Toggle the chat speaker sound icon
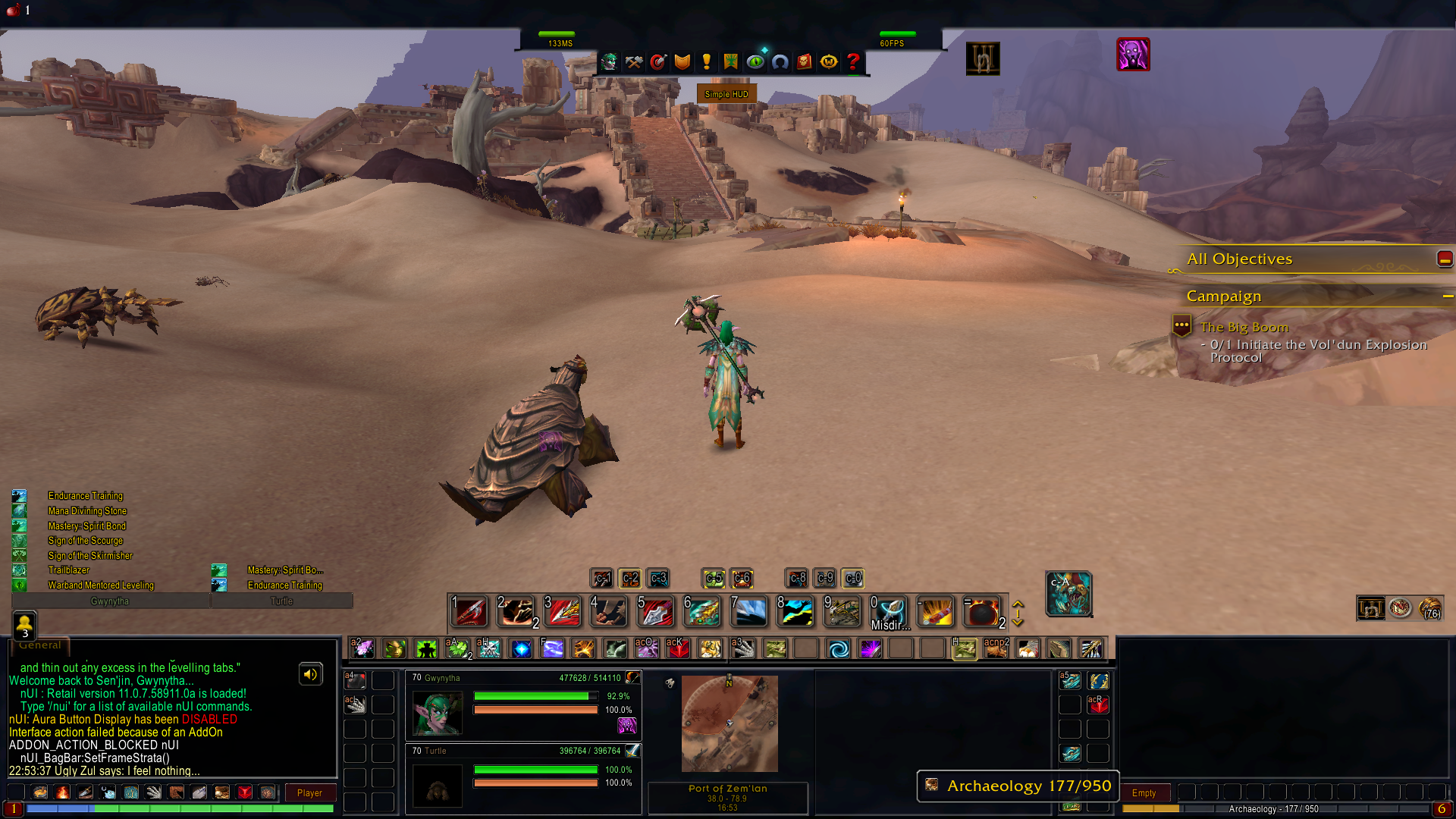This screenshot has width=1456, height=819. coord(310,674)
